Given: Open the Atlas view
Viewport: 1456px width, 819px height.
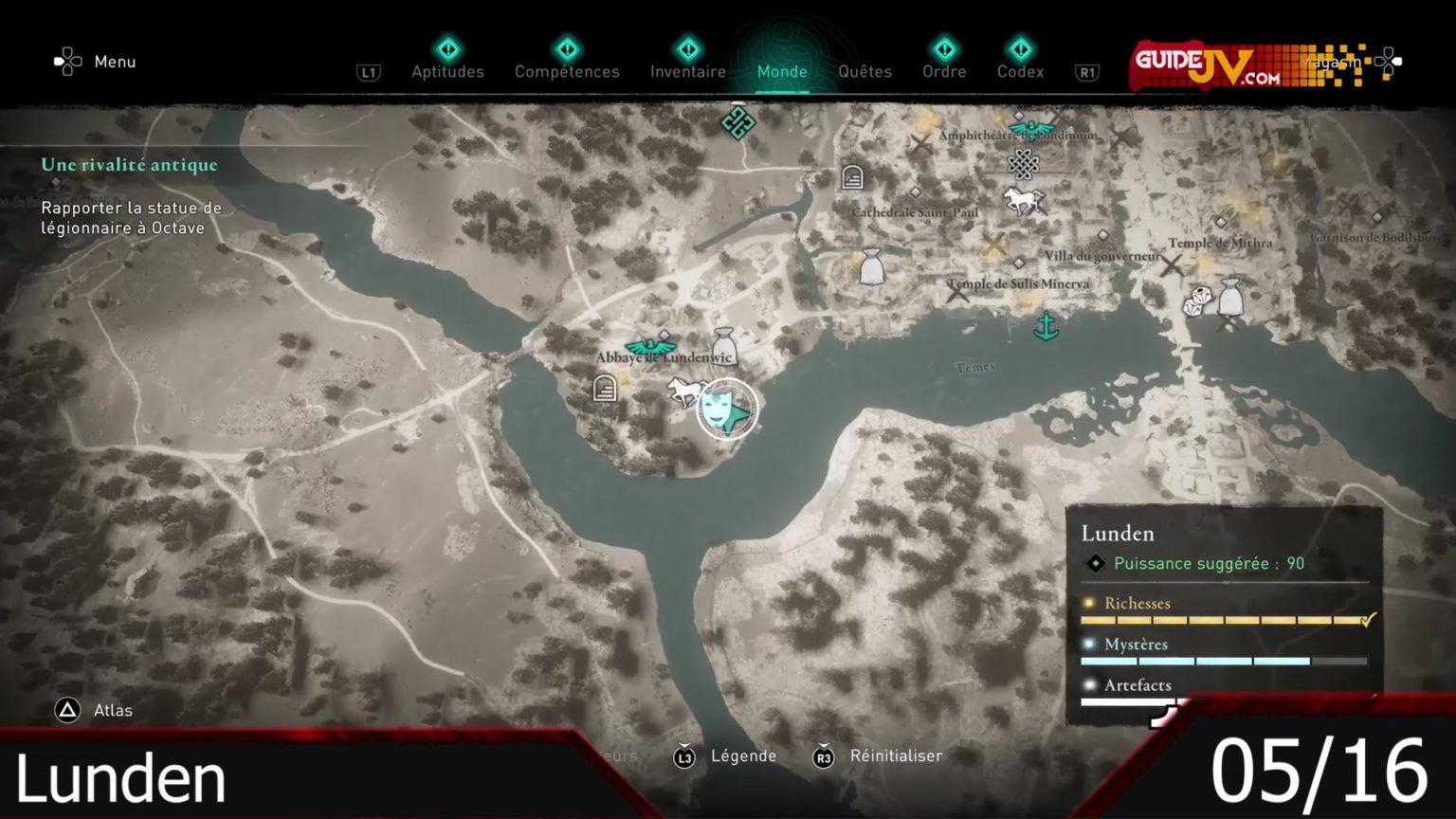Looking at the screenshot, I should (95, 710).
